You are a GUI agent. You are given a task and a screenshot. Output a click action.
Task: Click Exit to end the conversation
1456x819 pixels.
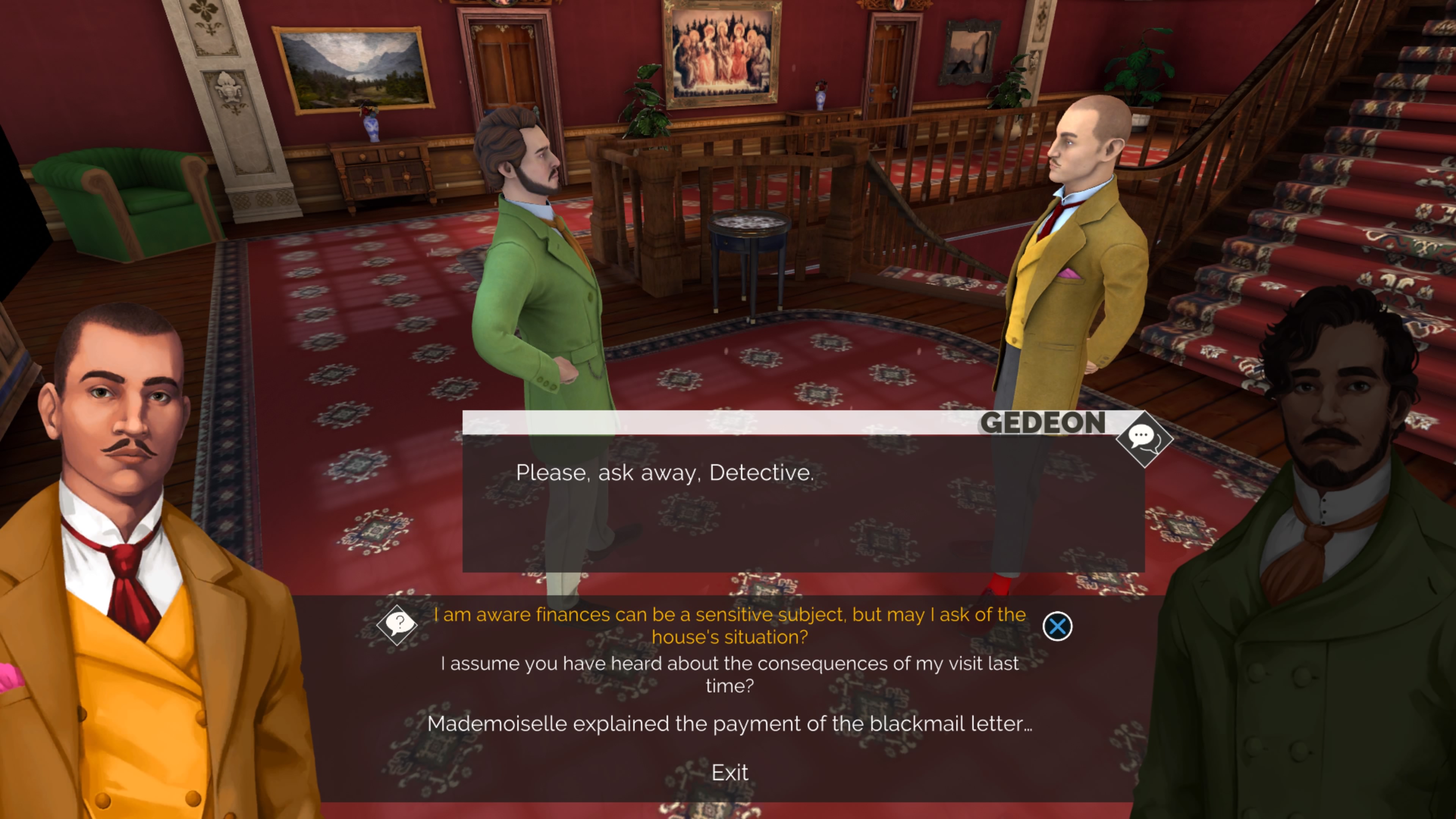[730, 772]
